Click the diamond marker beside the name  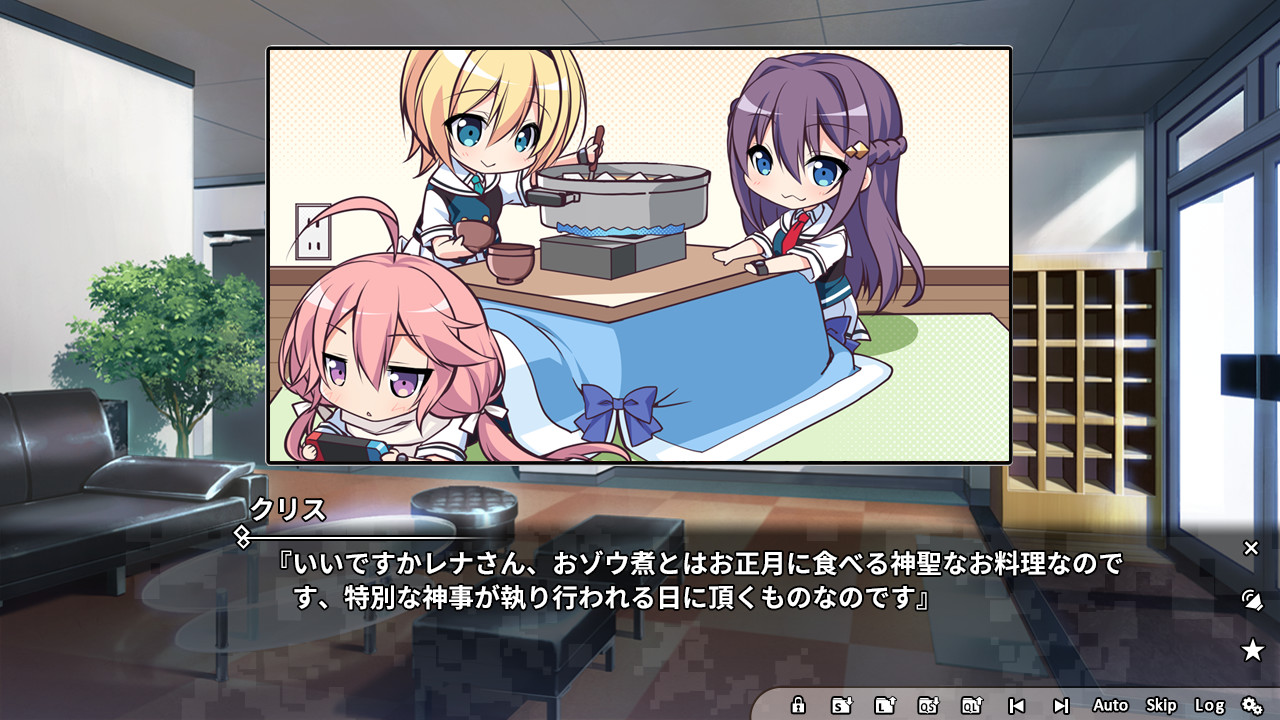pyautogui.click(x=243, y=535)
